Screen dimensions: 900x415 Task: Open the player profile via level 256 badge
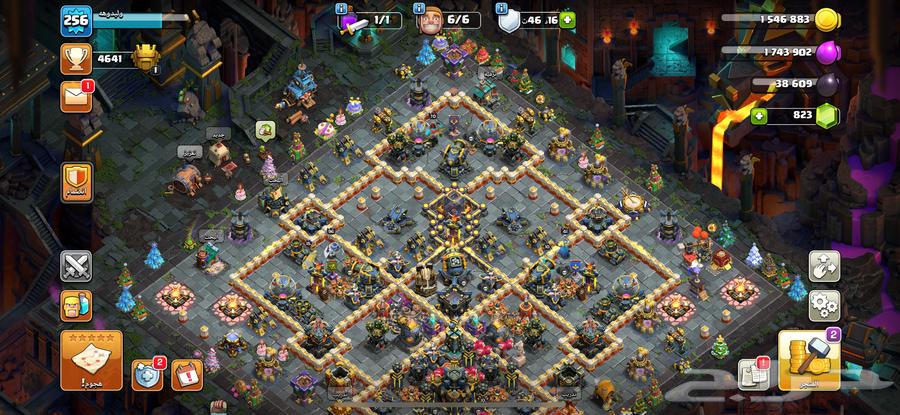76,20
